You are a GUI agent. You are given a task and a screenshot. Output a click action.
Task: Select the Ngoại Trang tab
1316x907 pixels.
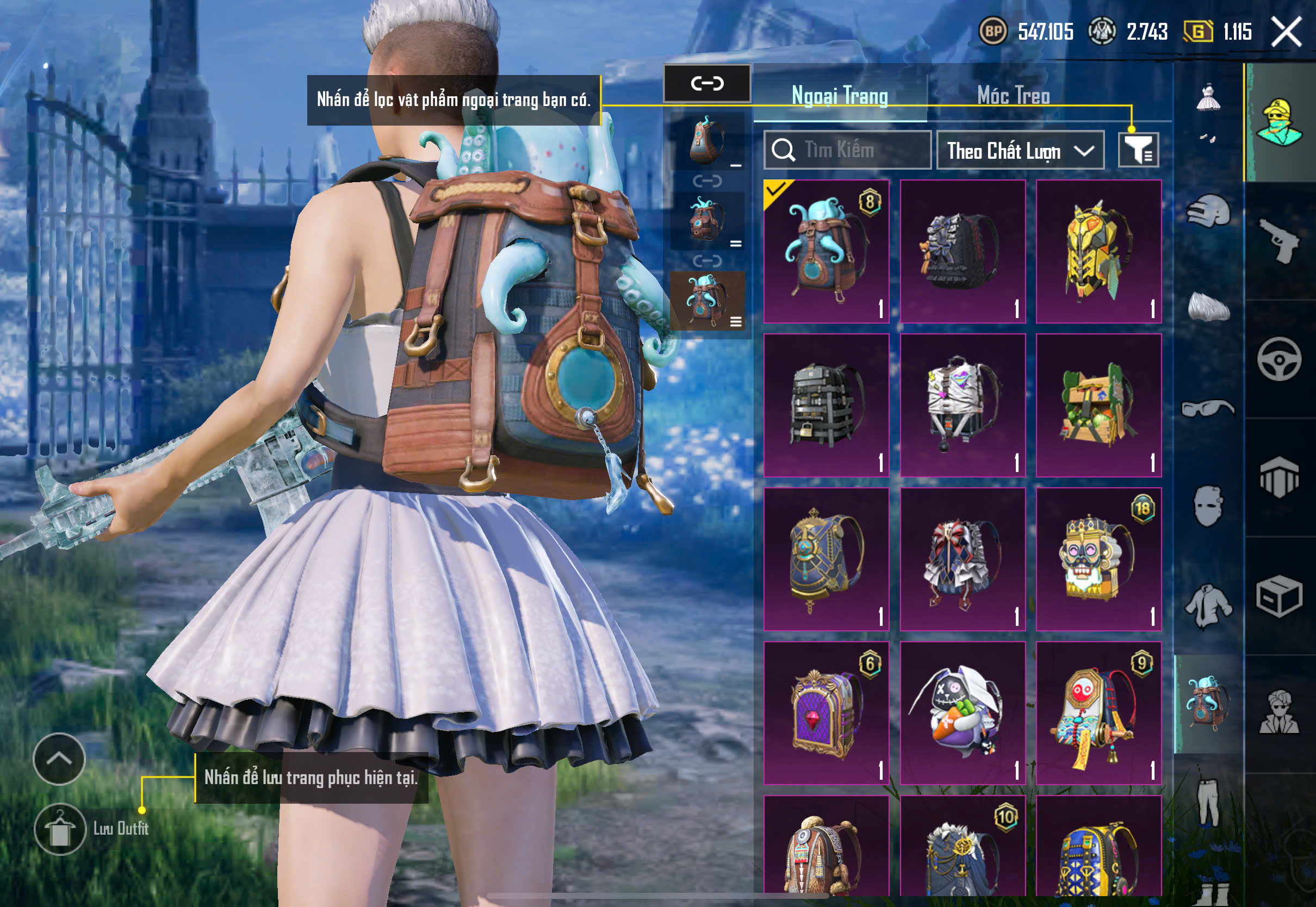click(x=840, y=96)
